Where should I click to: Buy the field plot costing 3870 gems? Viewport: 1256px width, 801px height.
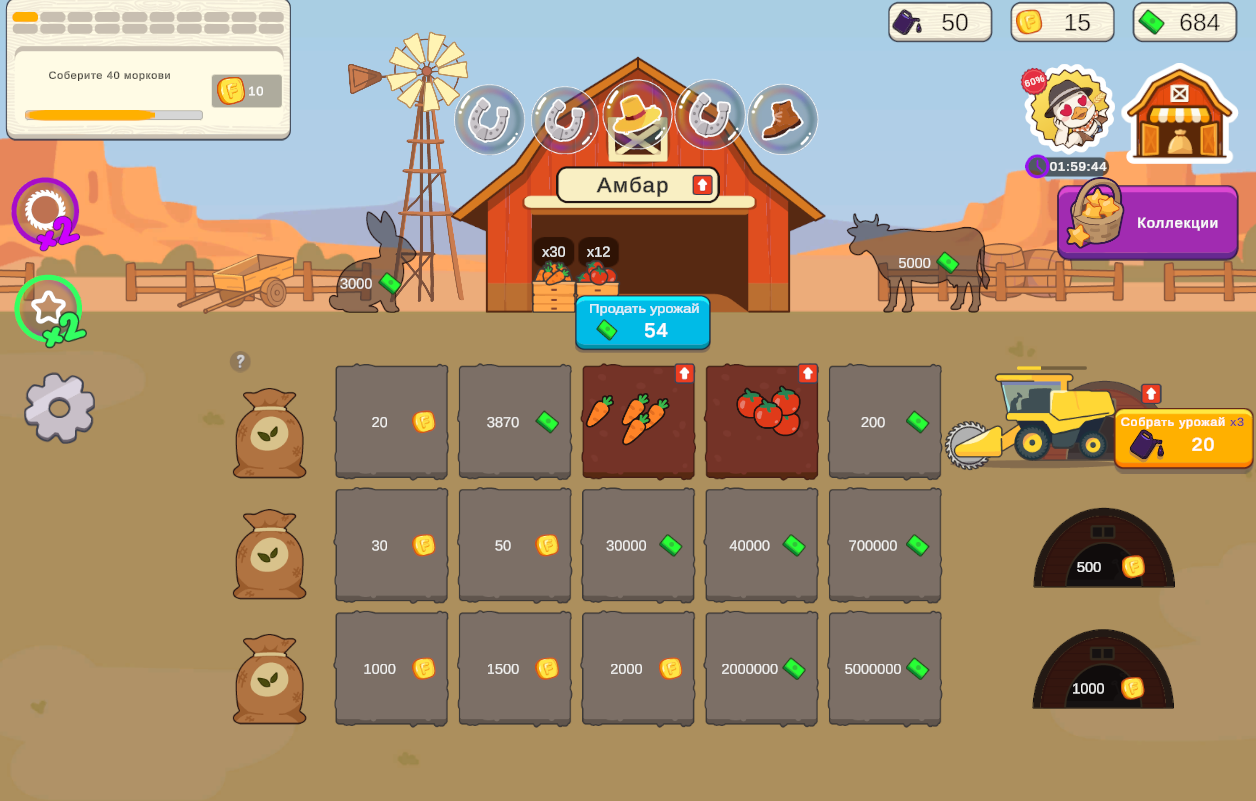[515, 422]
